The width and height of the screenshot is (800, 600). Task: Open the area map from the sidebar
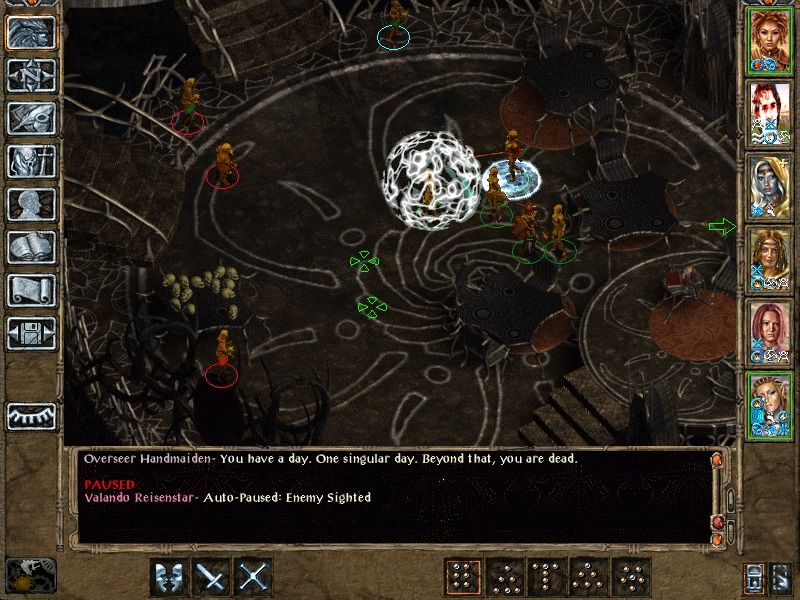[31, 75]
